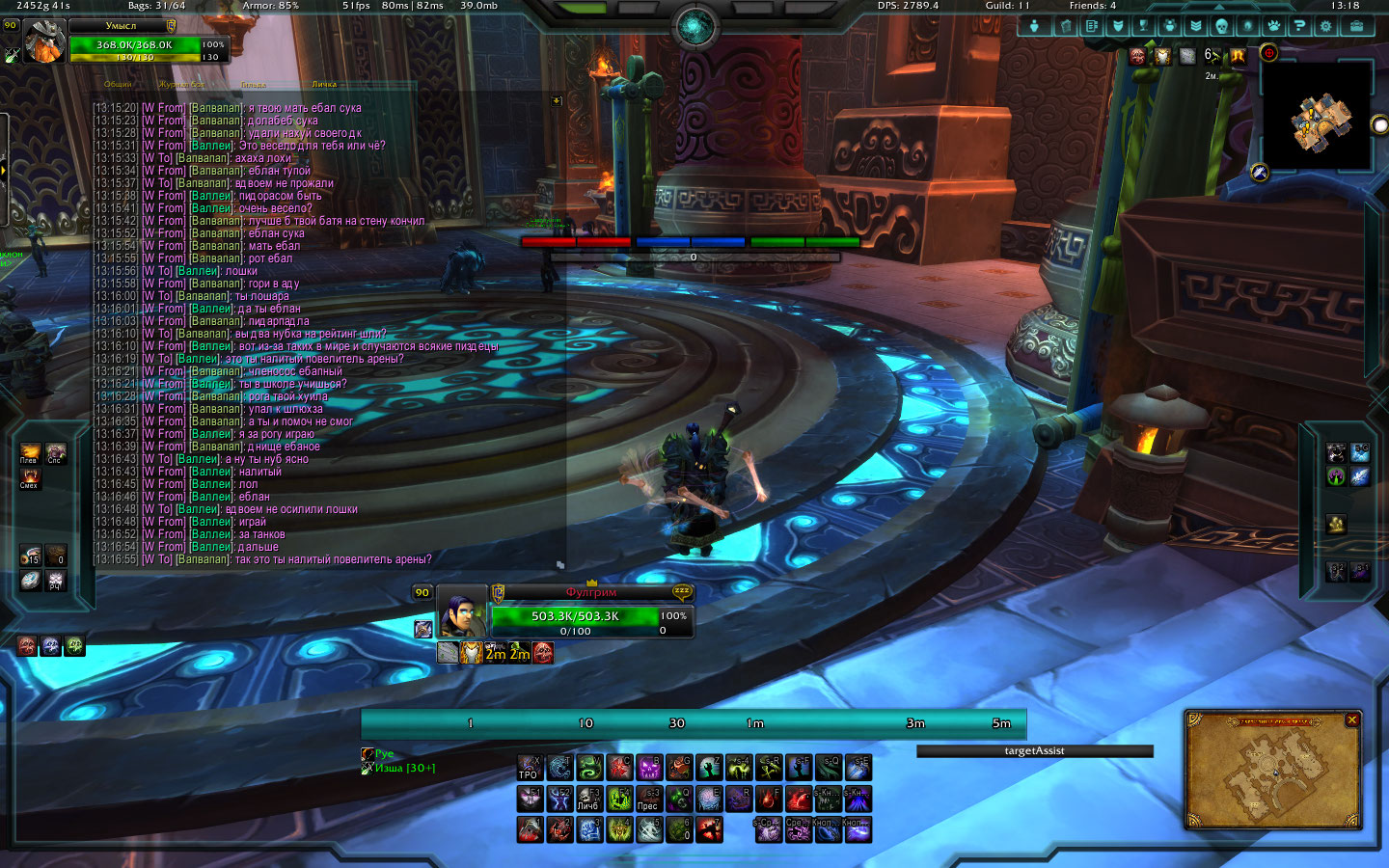This screenshot has width=1389, height=868.
Task: Close the zone map panel
Action: tap(1352, 719)
